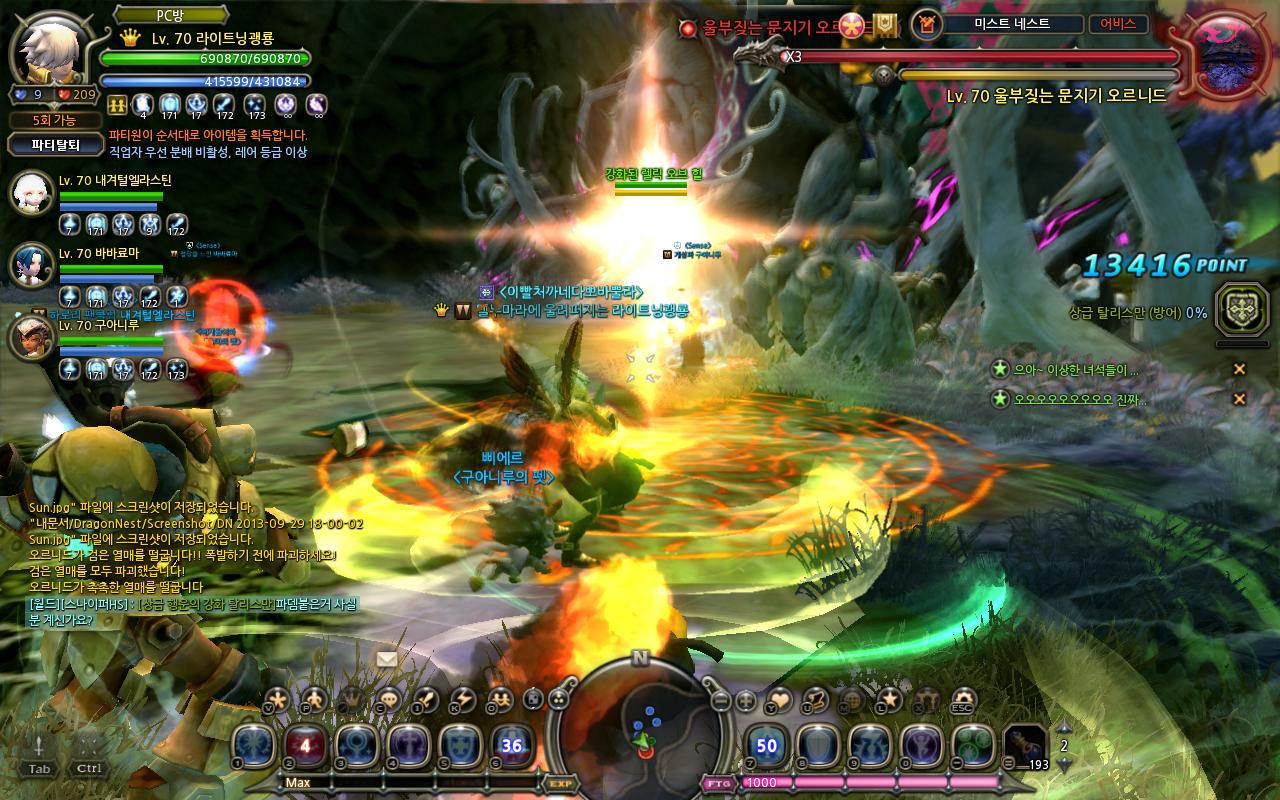
Task: Open the heart-shaped social menu icon
Action: tap(778, 701)
